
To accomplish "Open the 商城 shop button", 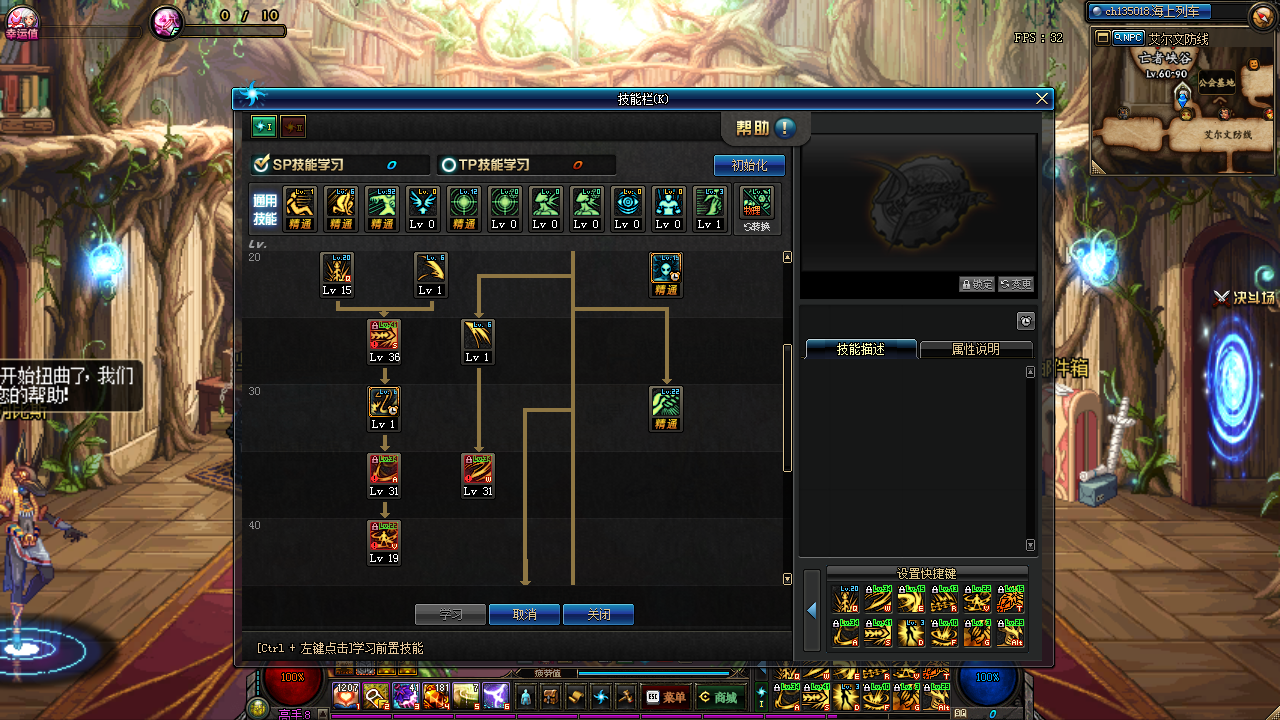I will 719,697.
